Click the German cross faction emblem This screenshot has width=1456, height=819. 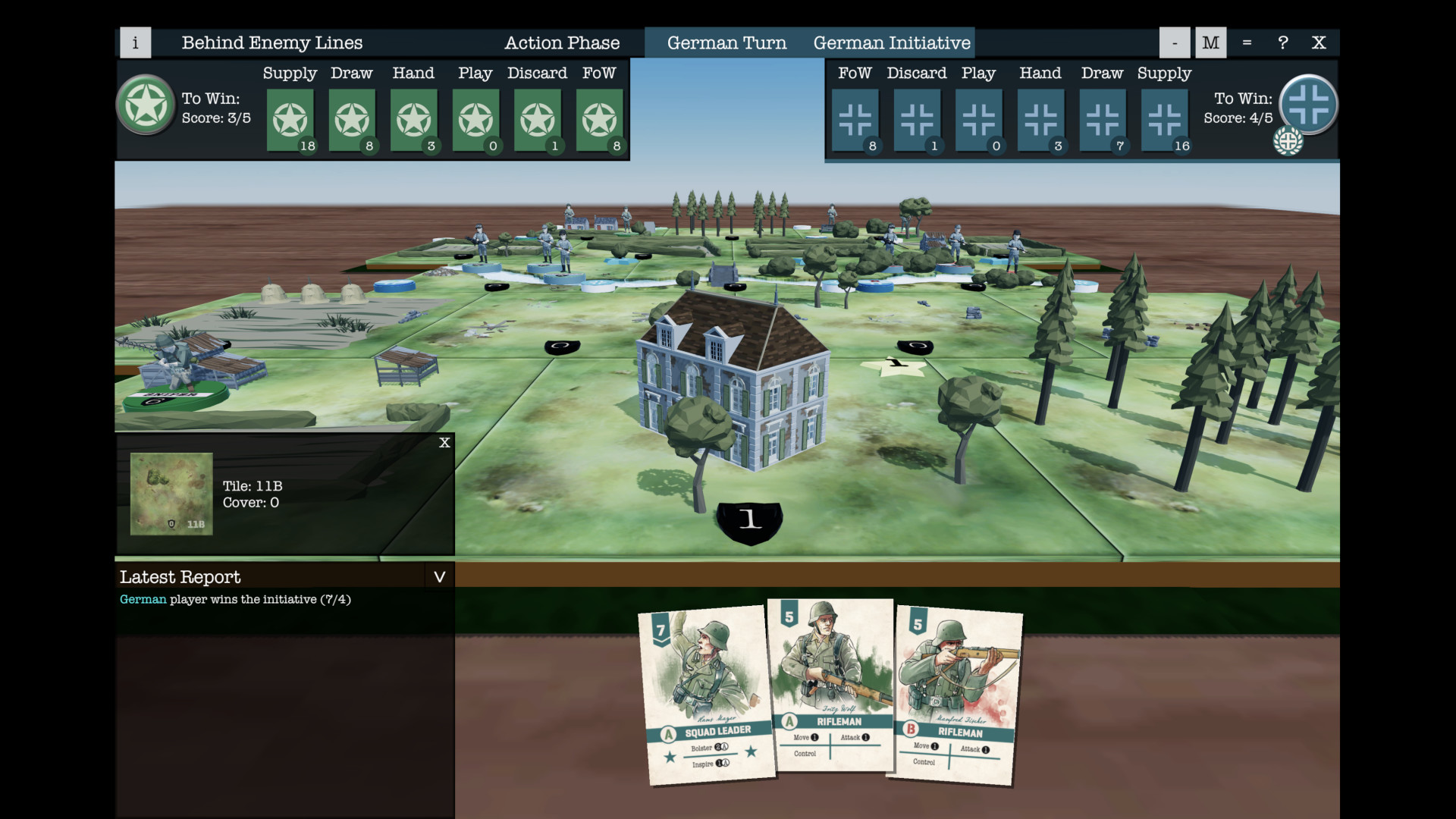[1308, 105]
